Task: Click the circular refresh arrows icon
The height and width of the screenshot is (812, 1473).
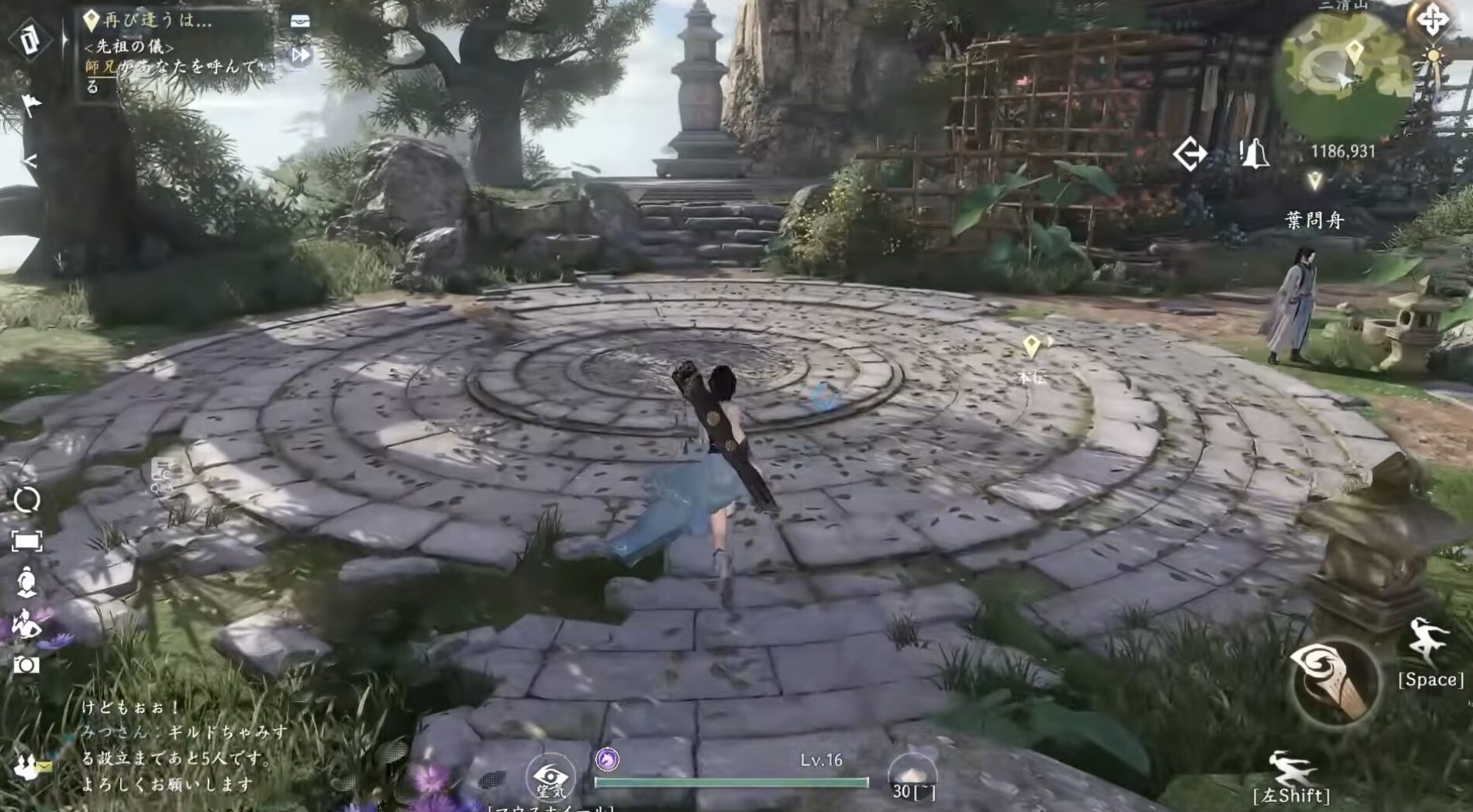Action: coord(27,500)
